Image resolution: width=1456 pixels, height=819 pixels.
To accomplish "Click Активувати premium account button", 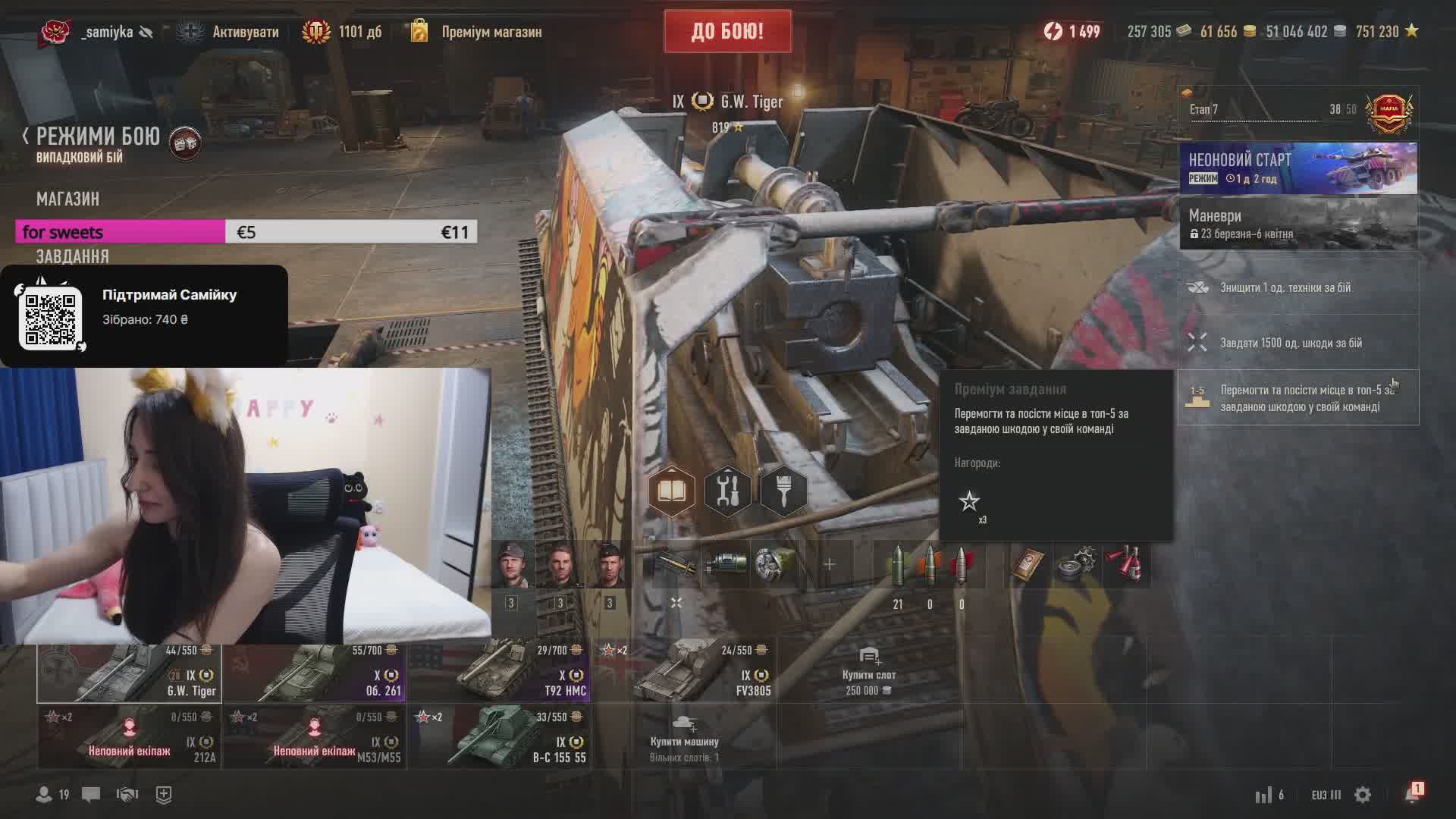I will pyautogui.click(x=244, y=32).
